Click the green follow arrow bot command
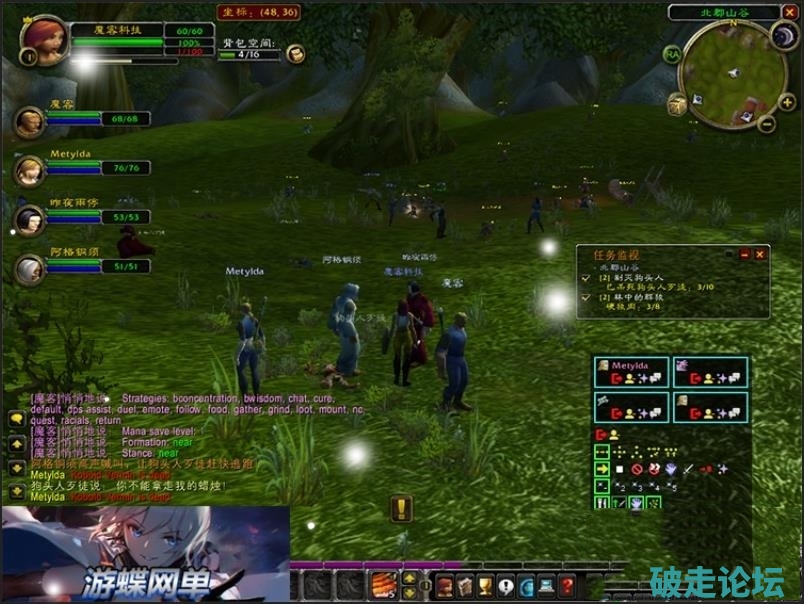Image resolution: width=804 pixels, height=604 pixels. pos(602,469)
